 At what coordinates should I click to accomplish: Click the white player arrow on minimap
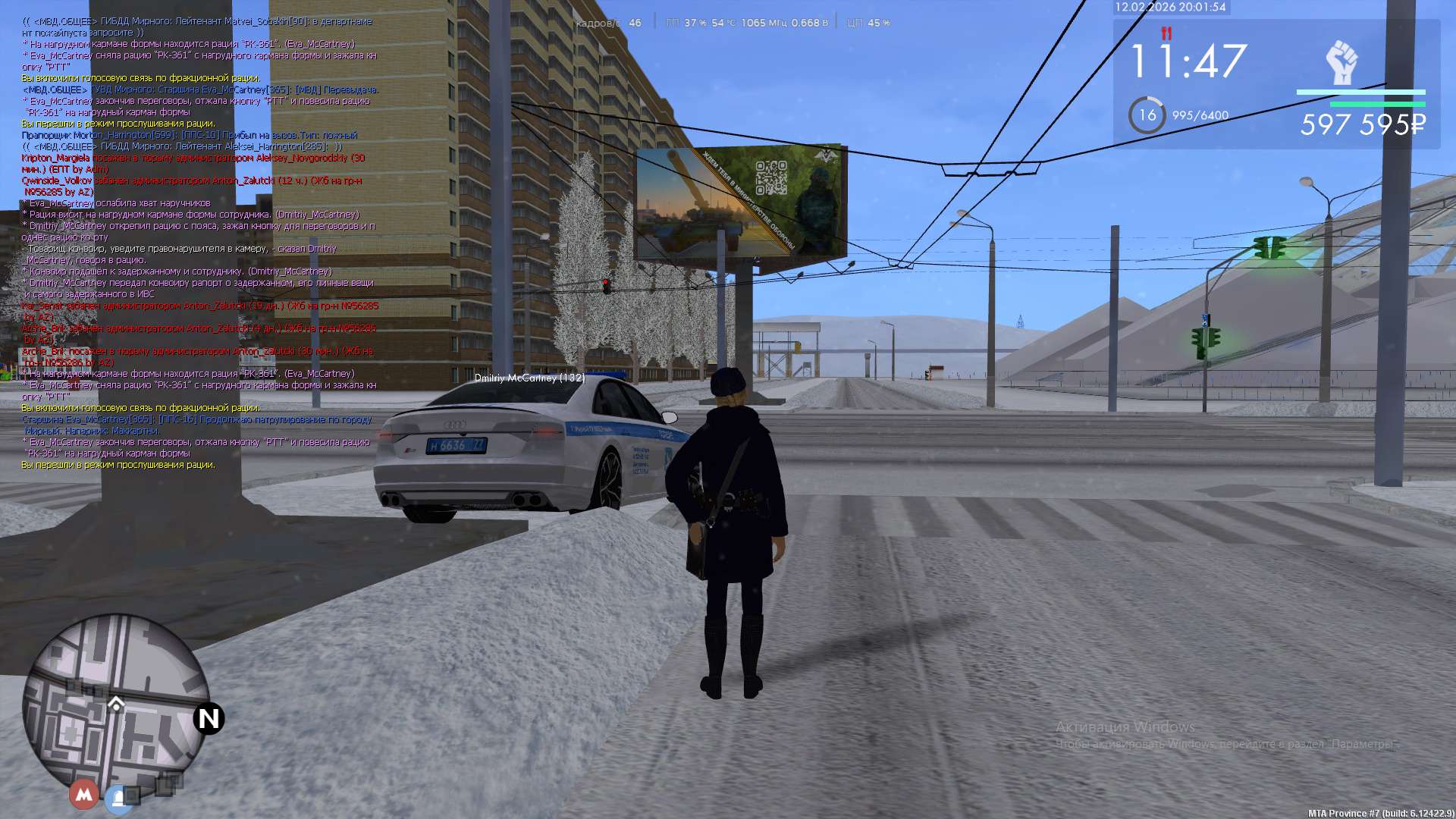[x=116, y=704]
